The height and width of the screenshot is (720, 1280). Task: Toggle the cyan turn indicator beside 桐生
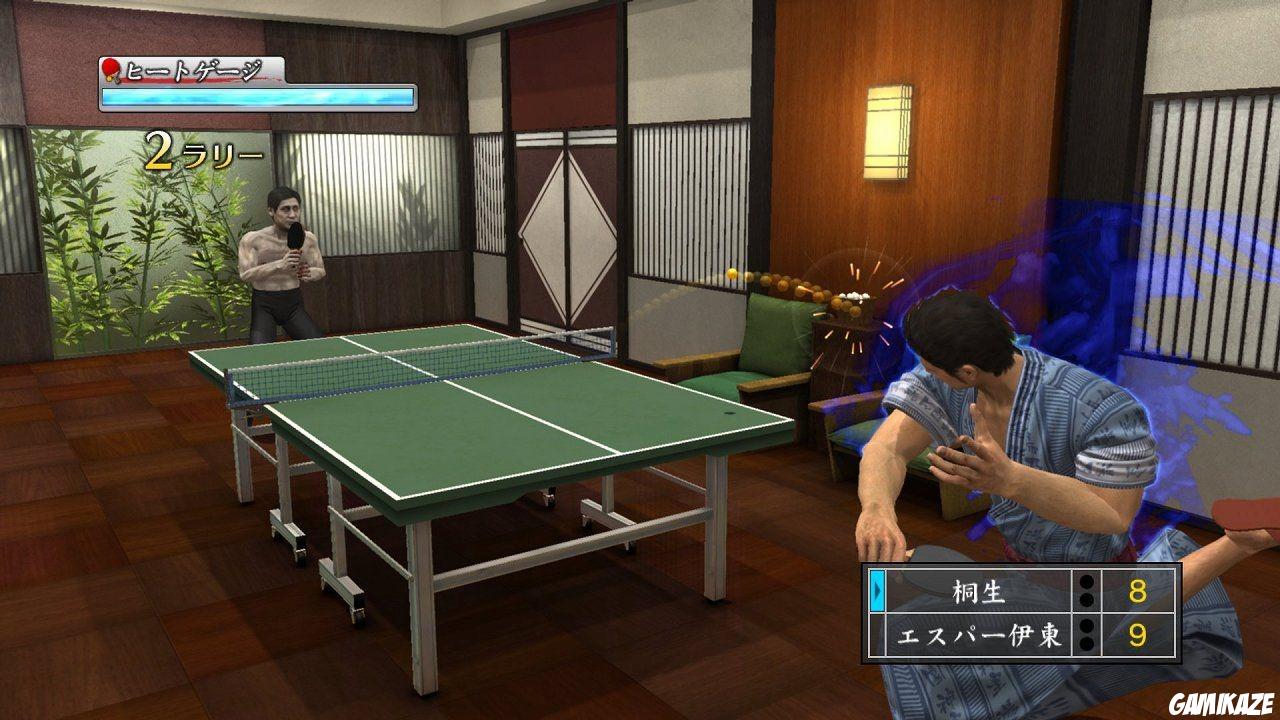coord(877,589)
